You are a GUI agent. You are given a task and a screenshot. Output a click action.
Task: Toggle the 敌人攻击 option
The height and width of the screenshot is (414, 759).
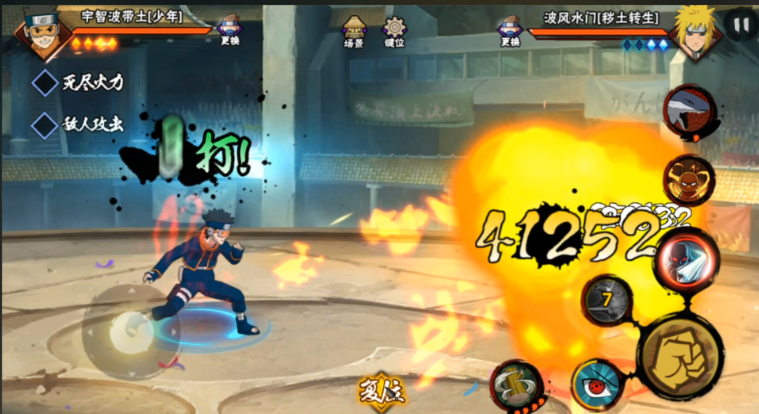[x=46, y=125]
